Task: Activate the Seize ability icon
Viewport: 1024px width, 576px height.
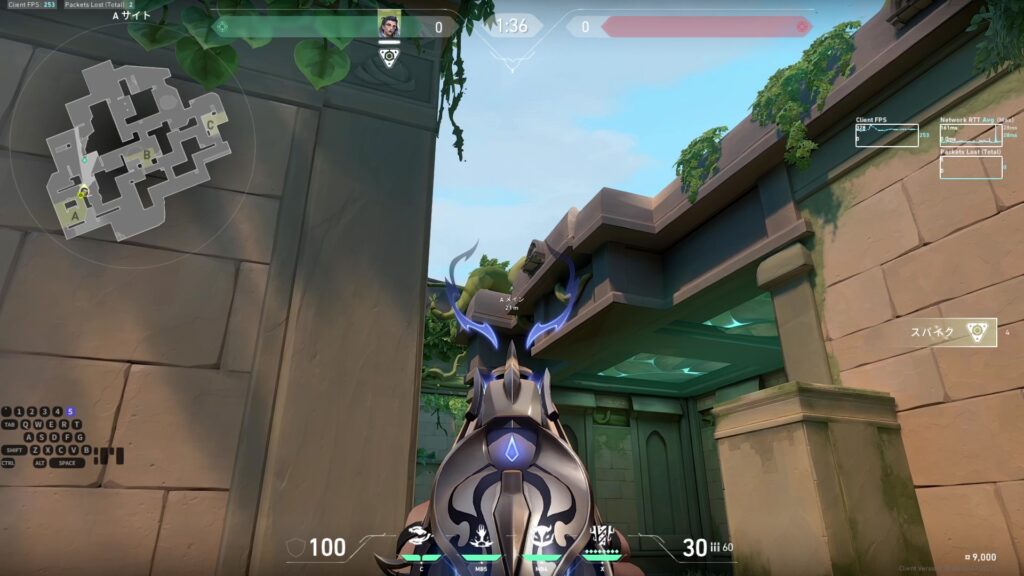Action: [x=479, y=538]
